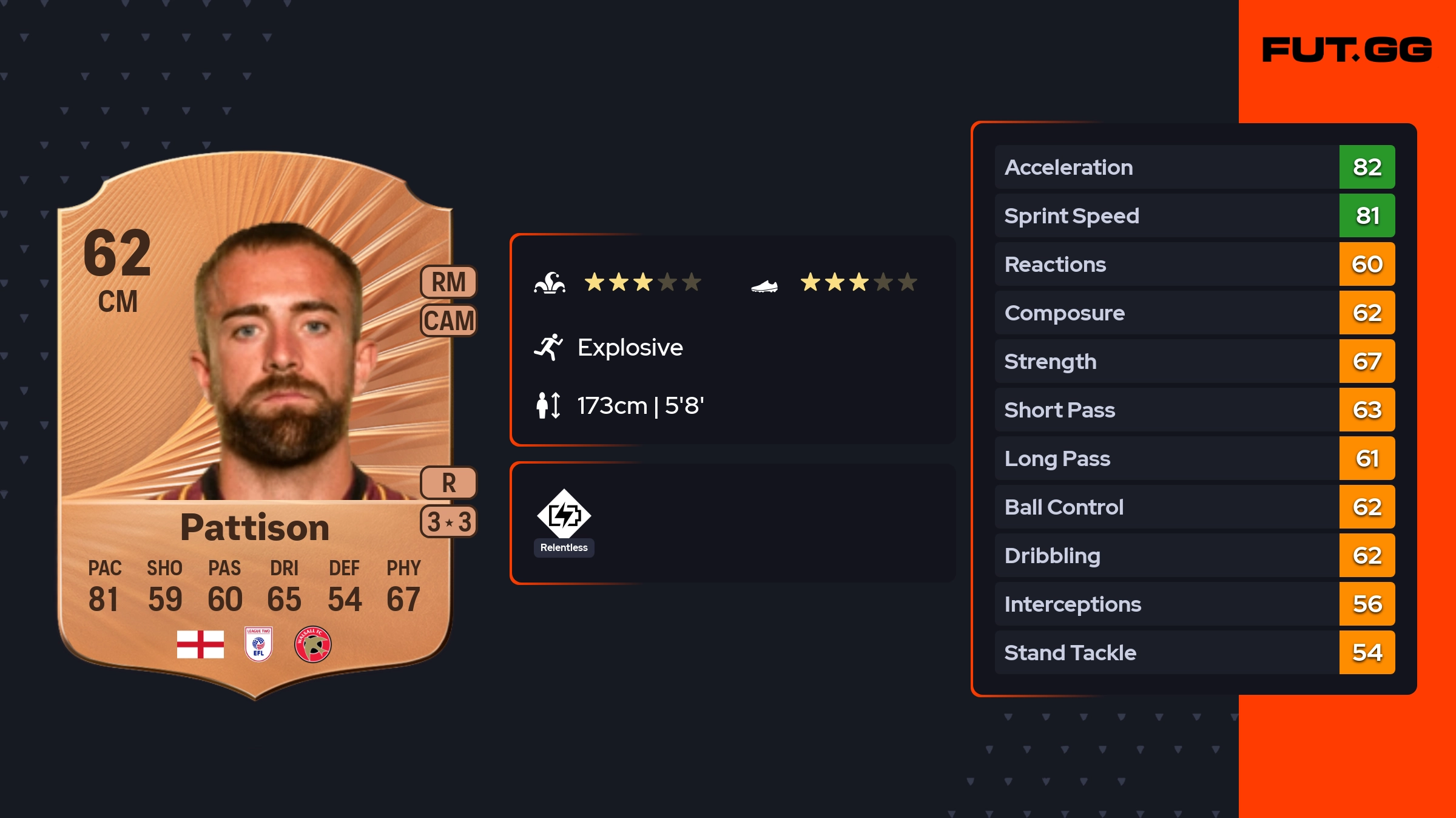Select the Long Pass stat row
Viewport: 1456px width, 818px height.
coord(1194,458)
